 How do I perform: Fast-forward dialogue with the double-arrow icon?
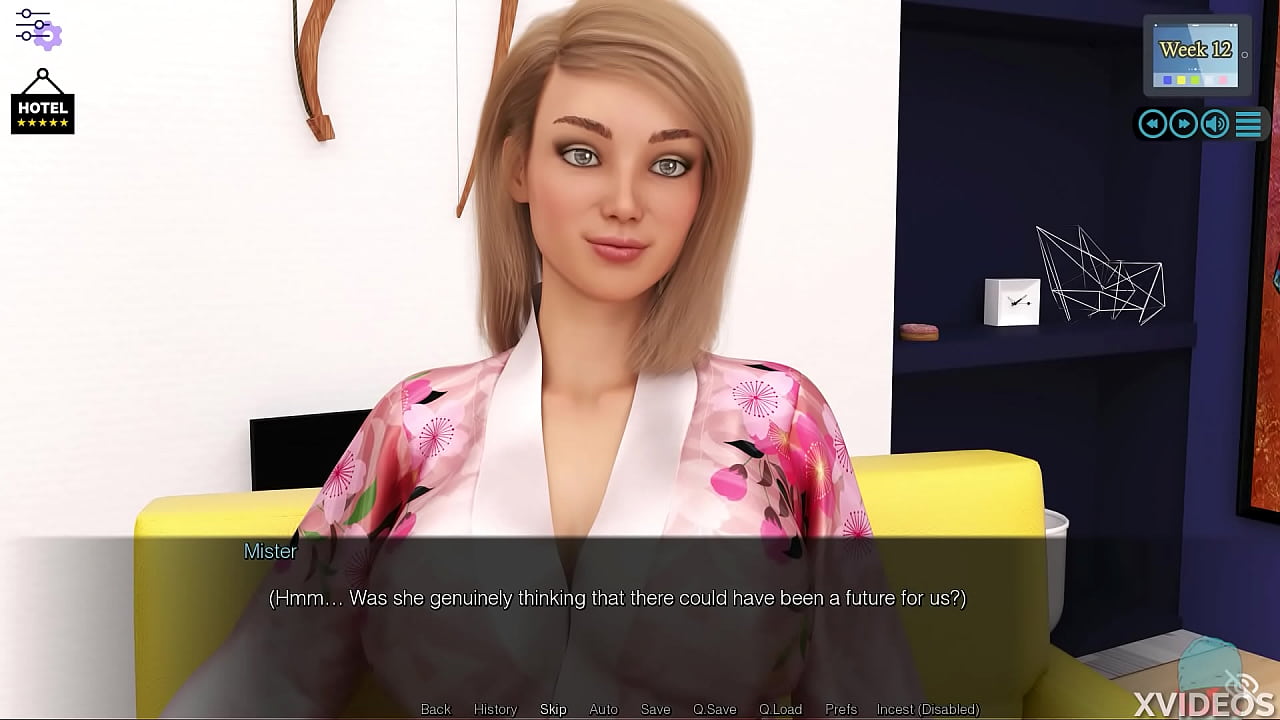point(1184,123)
